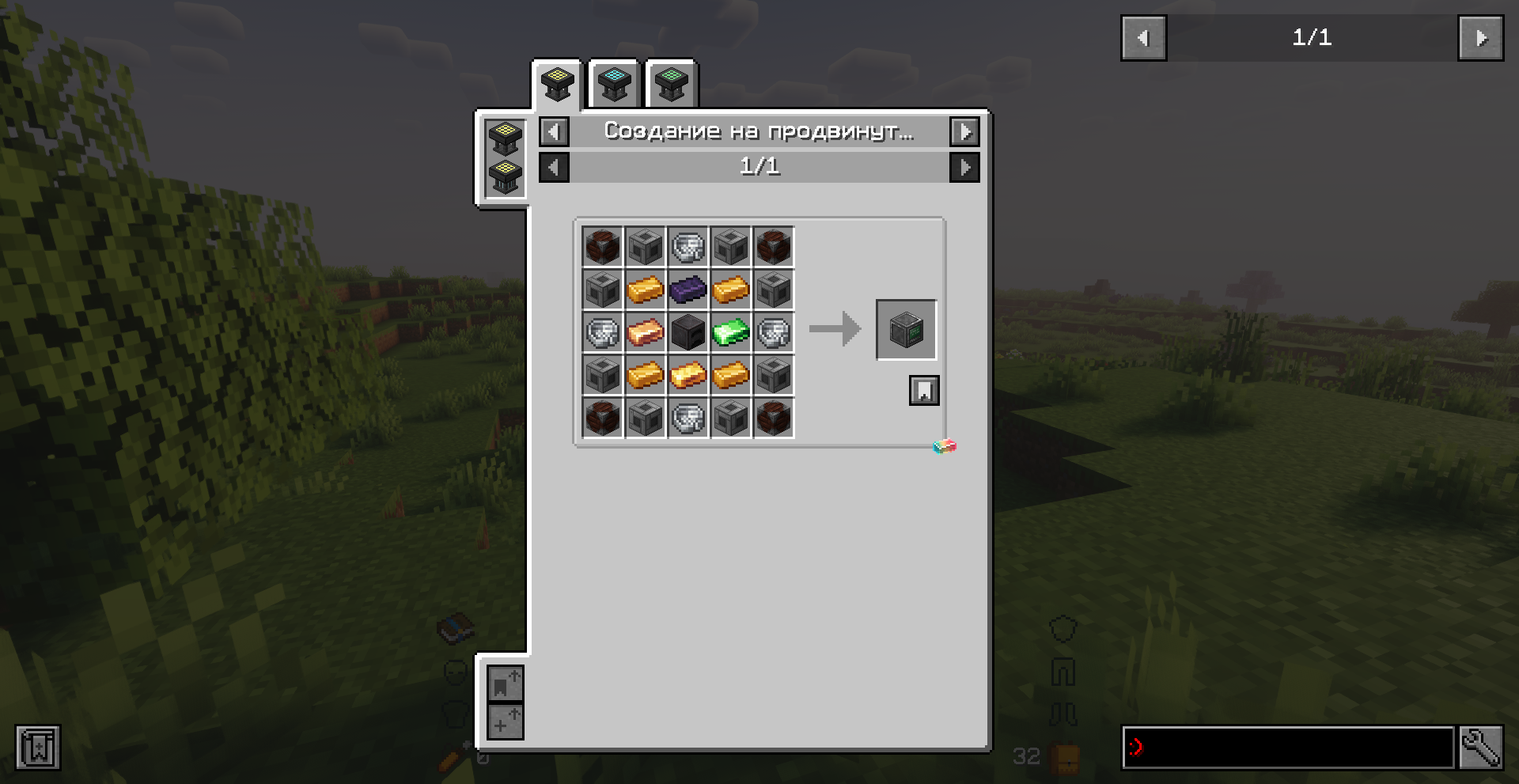Select the yellow-topped crafting table tab
This screenshot has height=784, width=1519.
point(557,84)
